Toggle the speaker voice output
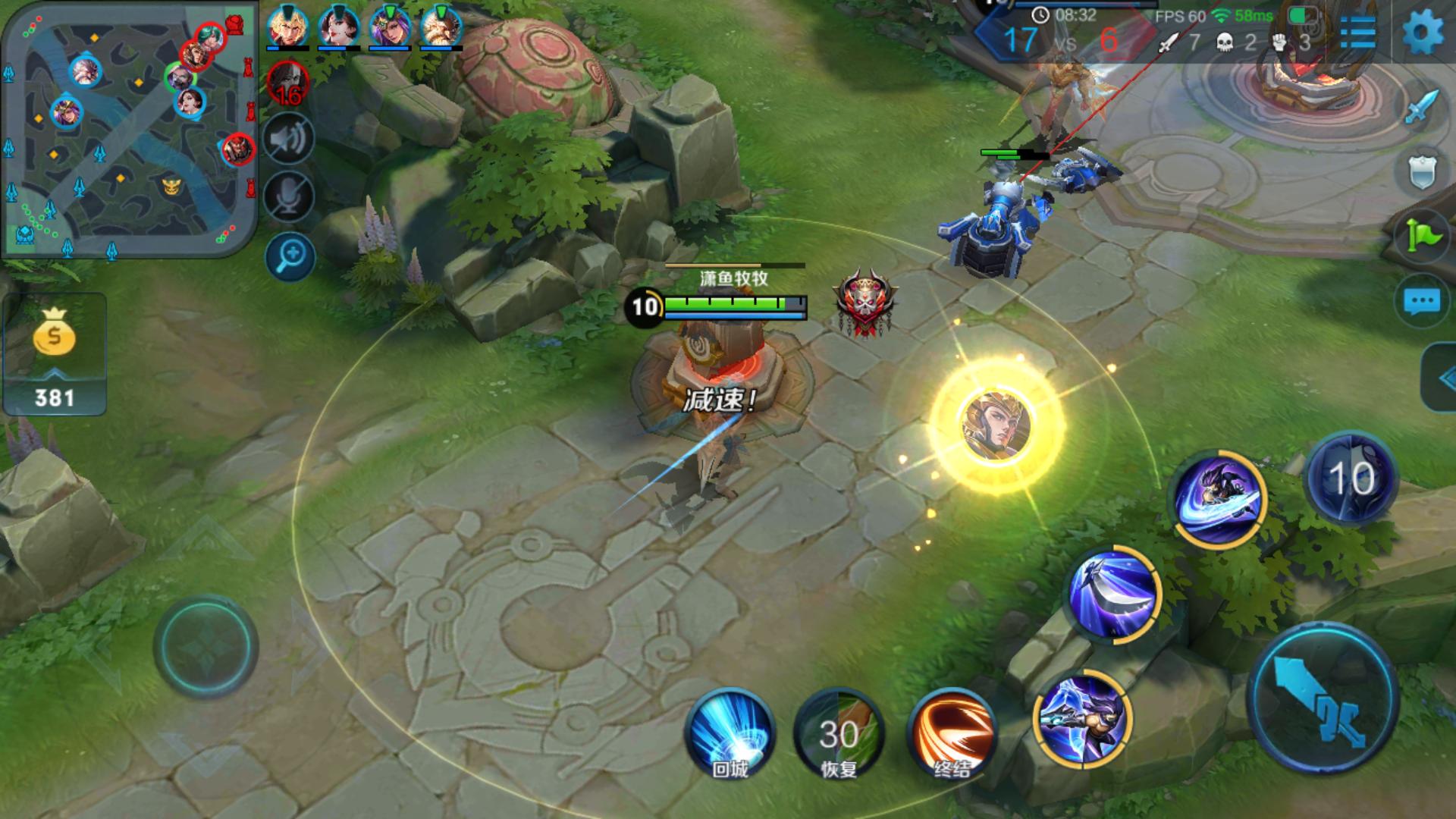This screenshot has height=819, width=1456. pos(289,140)
